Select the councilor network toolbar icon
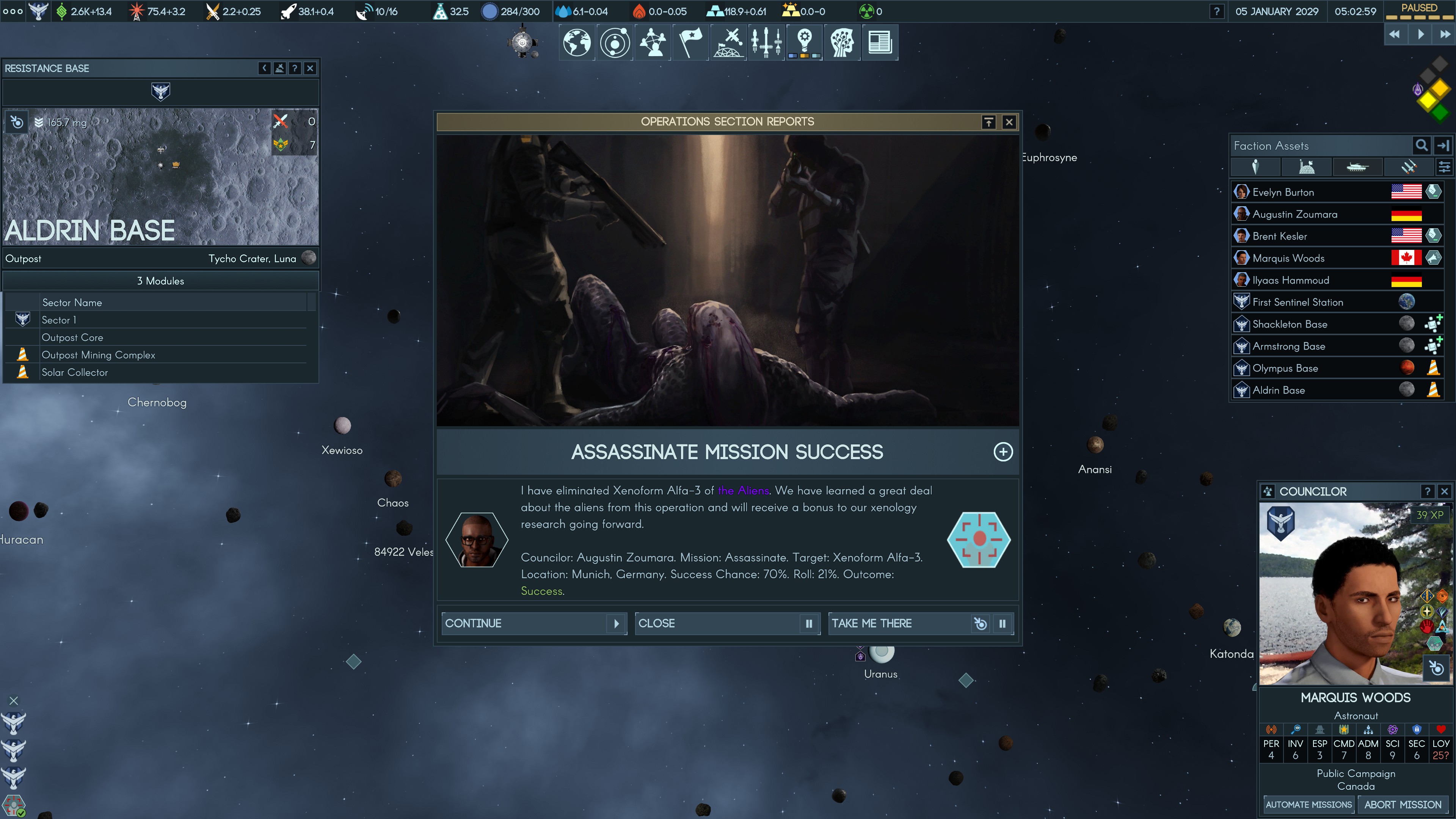Image resolution: width=1456 pixels, height=819 pixels. tap(653, 42)
